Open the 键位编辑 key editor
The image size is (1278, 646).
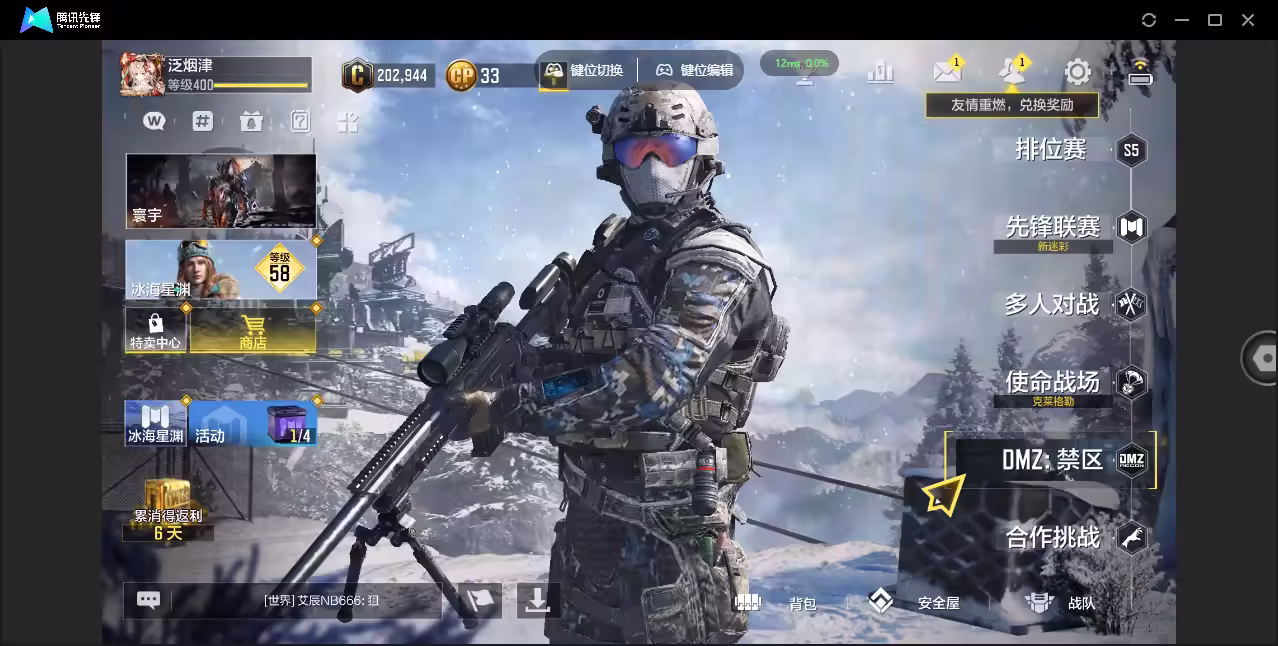694,70
